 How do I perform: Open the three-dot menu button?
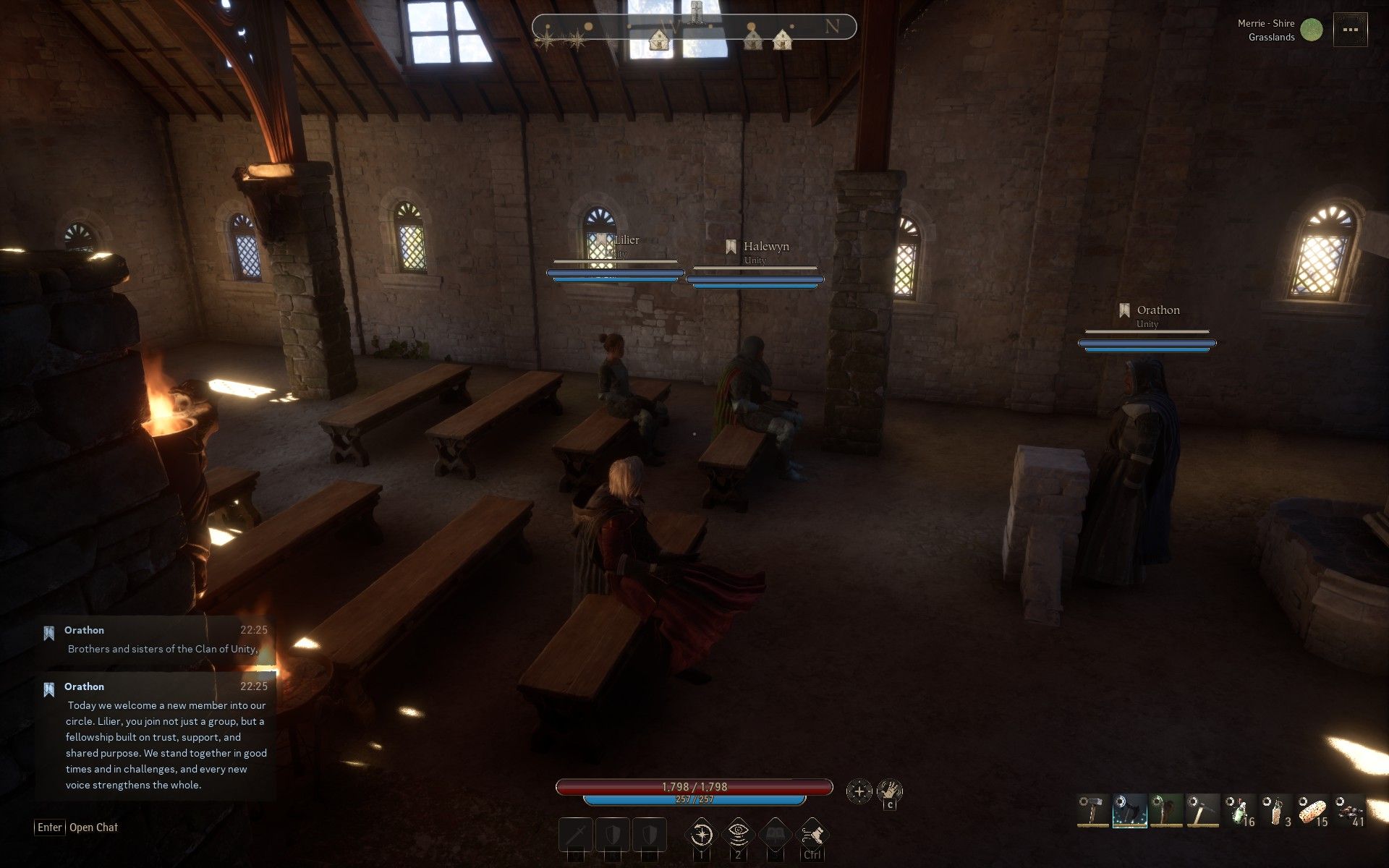(x=1350, y=30)
